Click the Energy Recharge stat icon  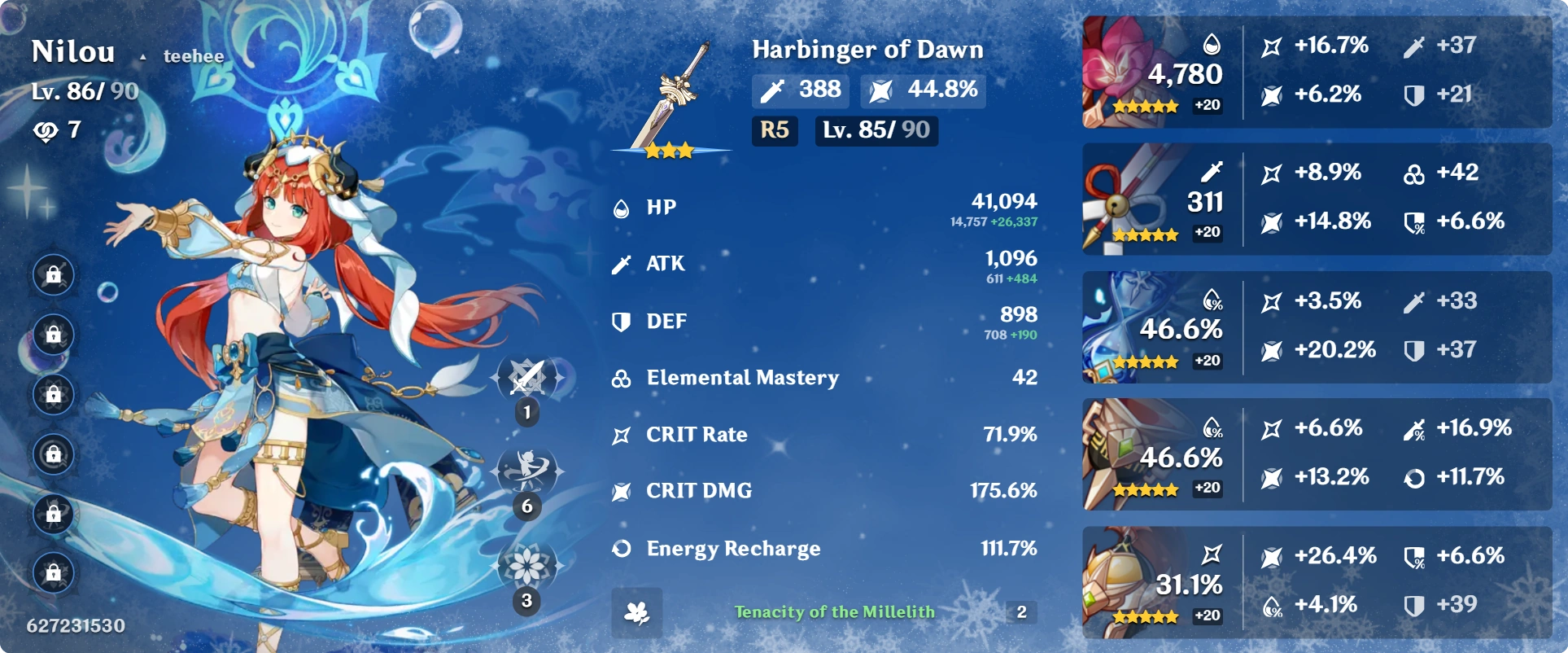(x=620, y=549)
